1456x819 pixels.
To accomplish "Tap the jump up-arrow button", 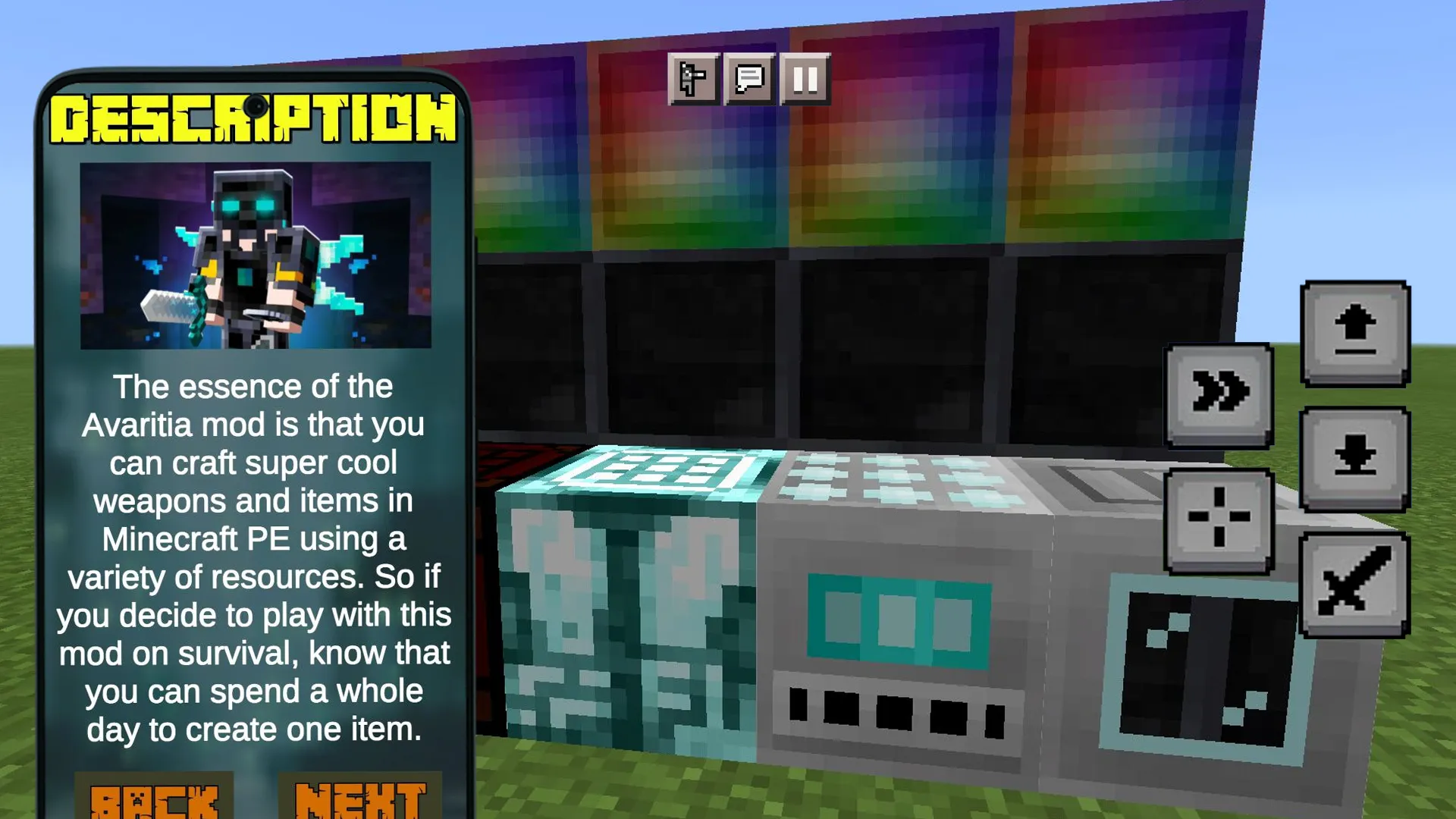I will (1354, 334).
